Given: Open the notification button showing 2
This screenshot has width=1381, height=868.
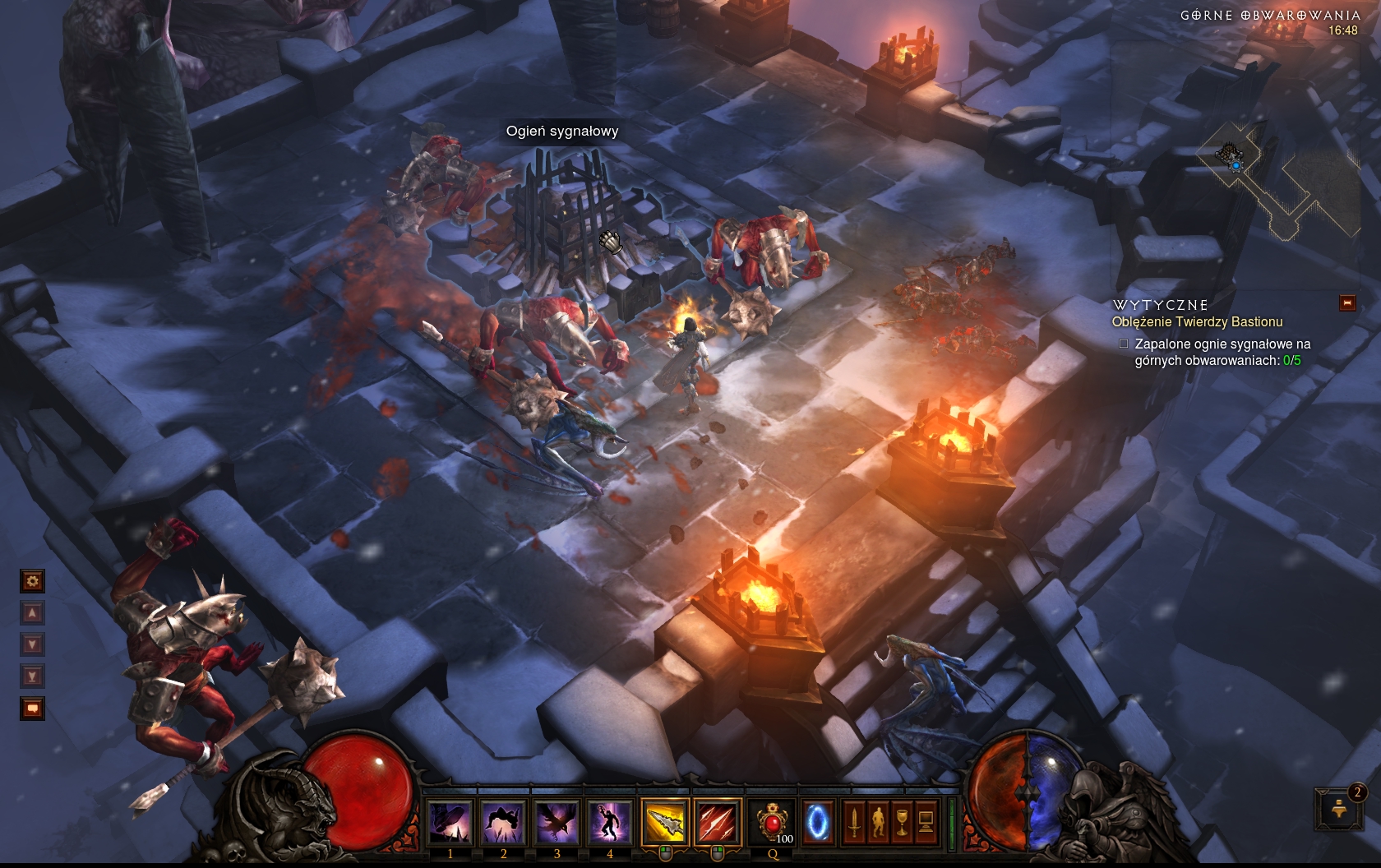Looking at the screenshot, I should click(x=1339, y=809).
